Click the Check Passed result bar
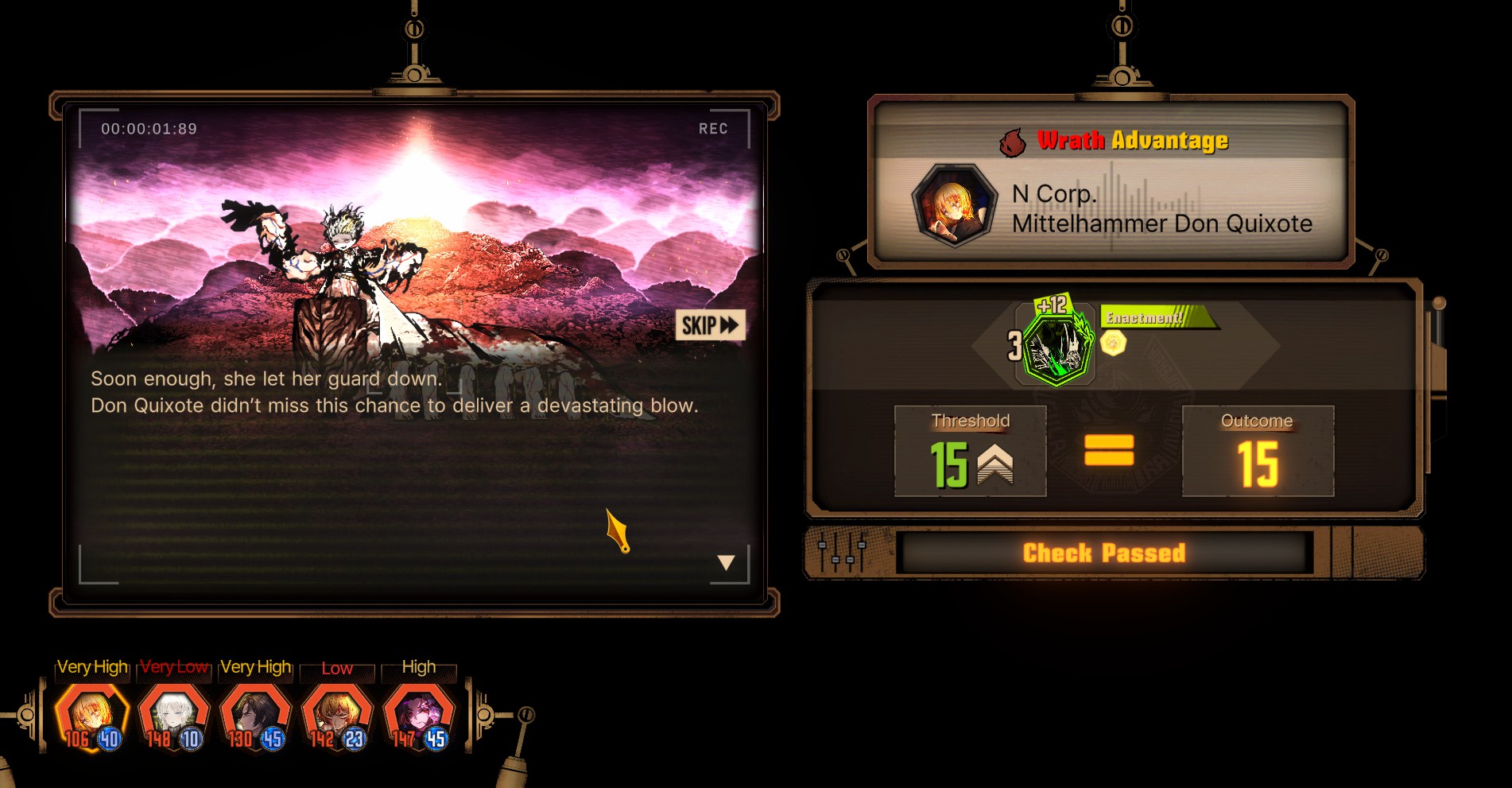This screenshot has height=788, width=1512. (x=1103, y=553)
